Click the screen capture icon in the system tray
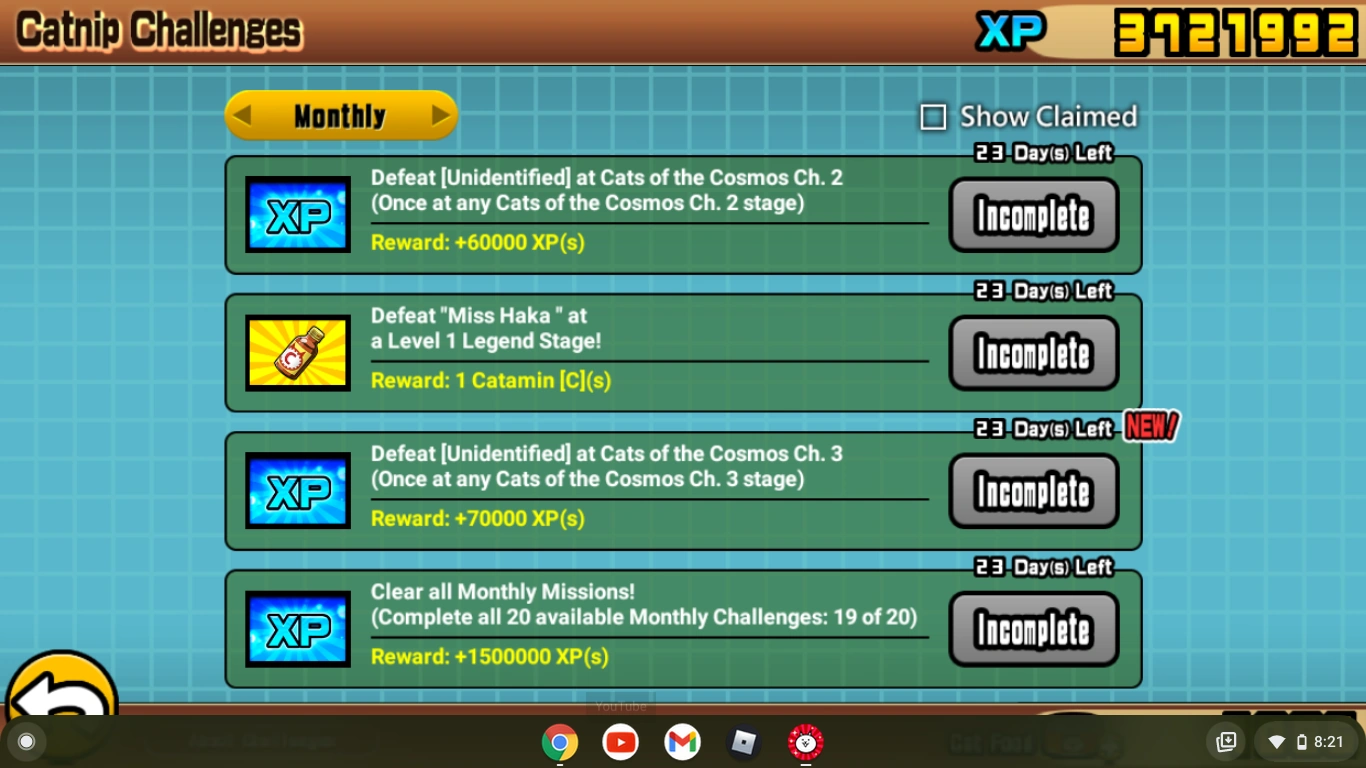 point(1225,742)
